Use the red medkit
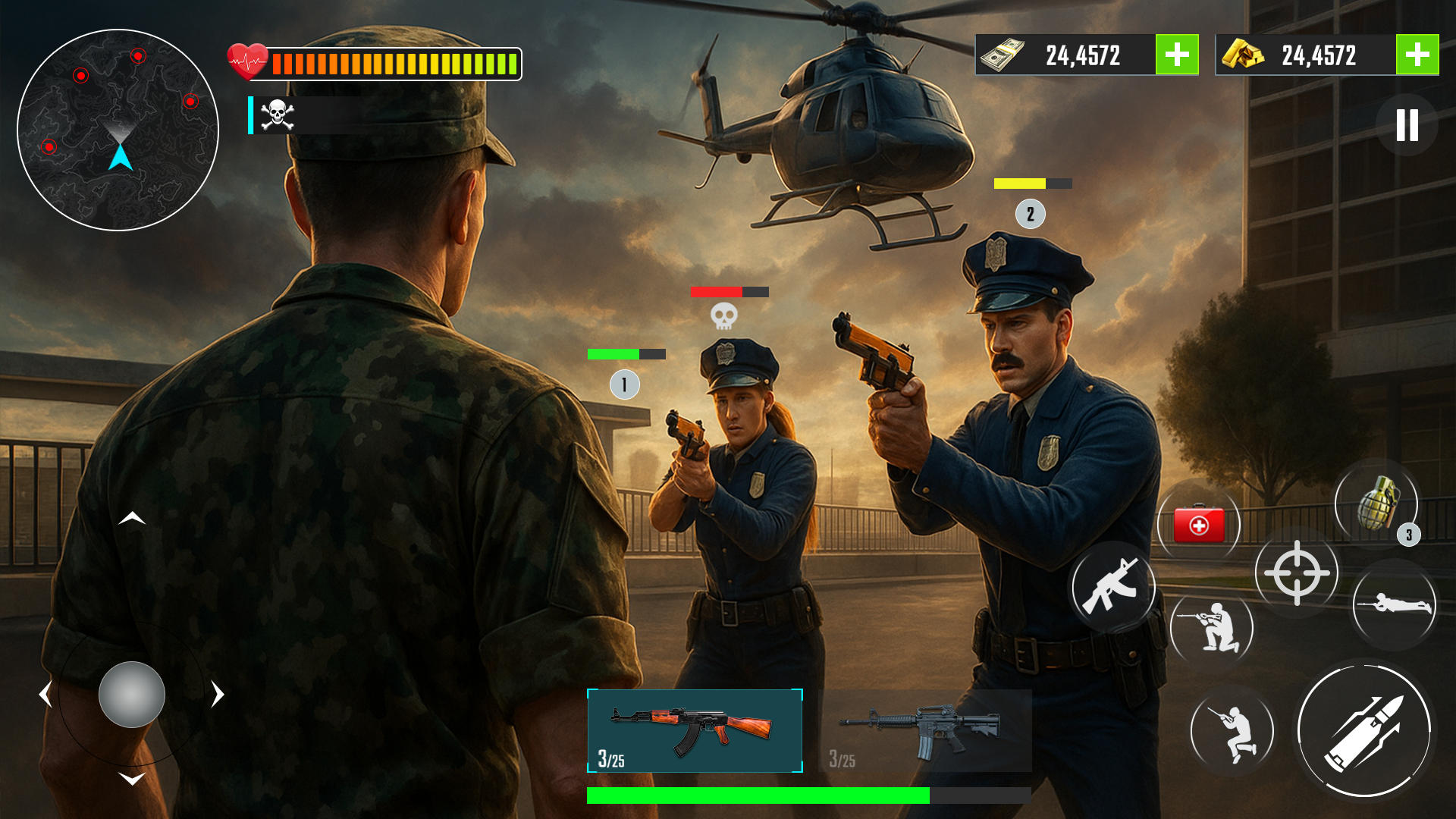Viewport: 1456px width, 819px height. coord(1199,525)
